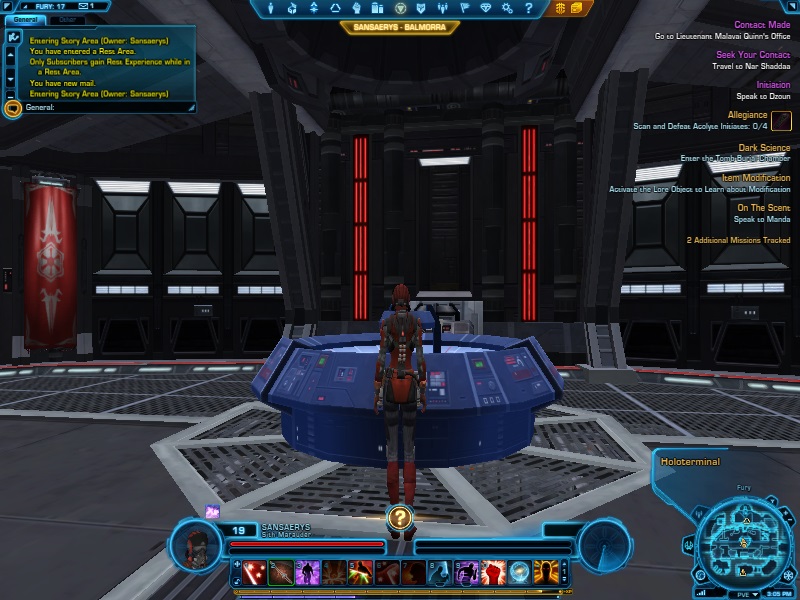Image resolution: width=800 pixels, height=600 pixels.
Task: Activate the golden silhouette ability on hotbar
Action: 545,572
